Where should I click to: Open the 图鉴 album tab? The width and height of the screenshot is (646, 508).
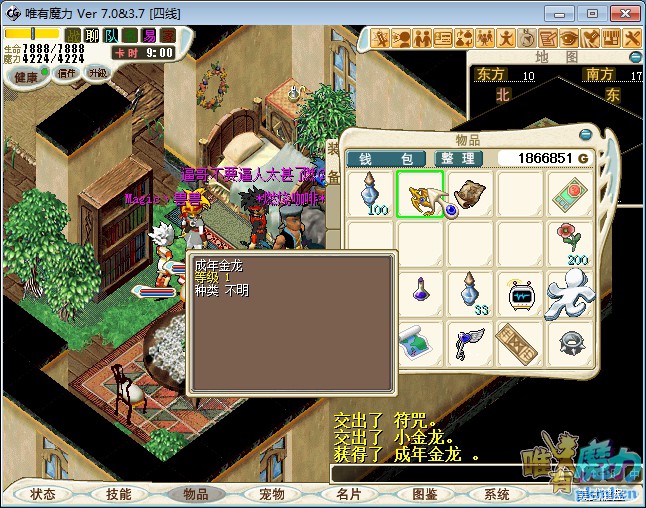pyautogui.click(x=424, y=494)
